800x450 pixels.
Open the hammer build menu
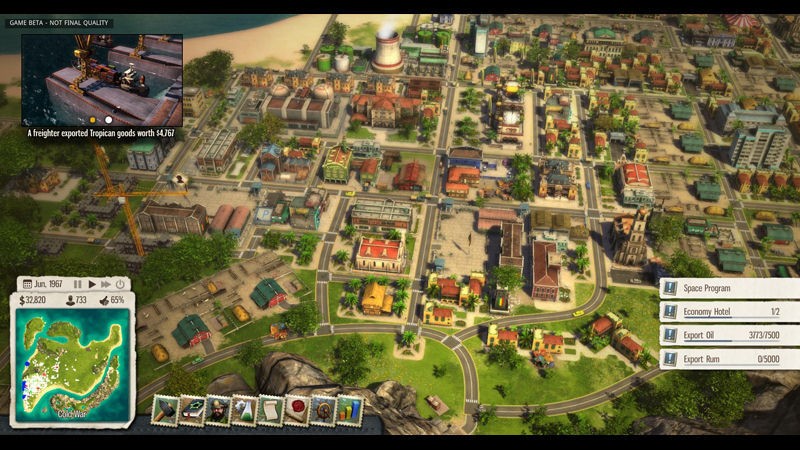point(166,409)
